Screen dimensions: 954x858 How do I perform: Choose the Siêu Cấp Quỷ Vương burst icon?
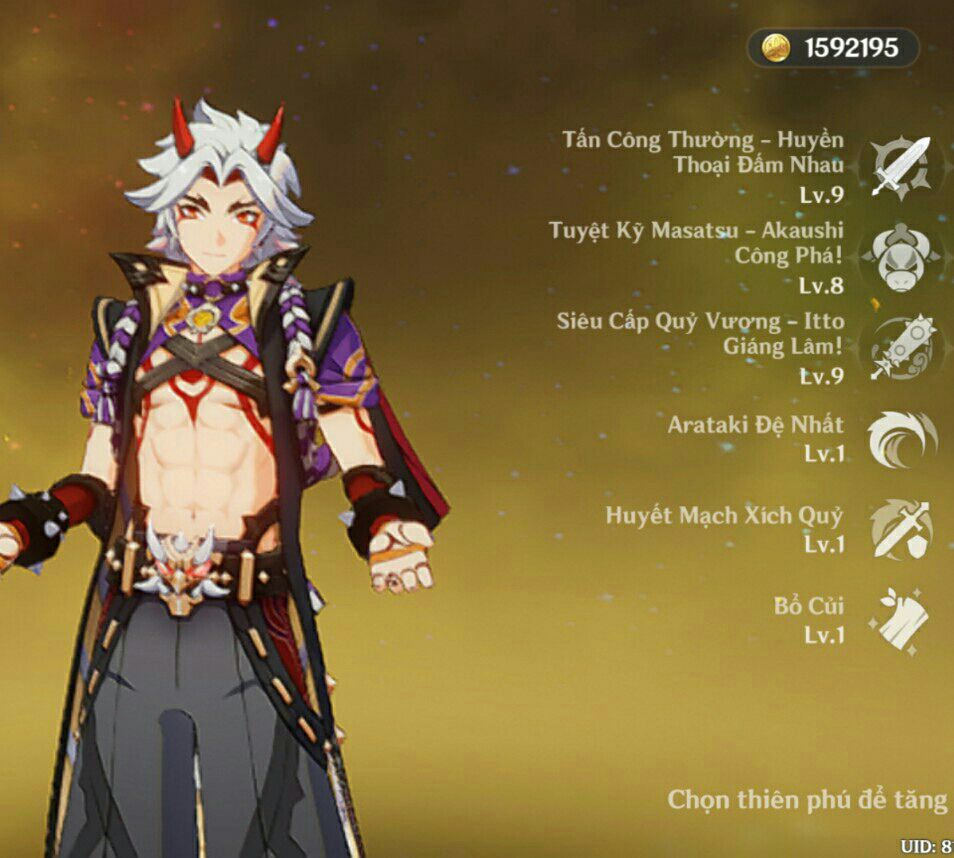900,349
